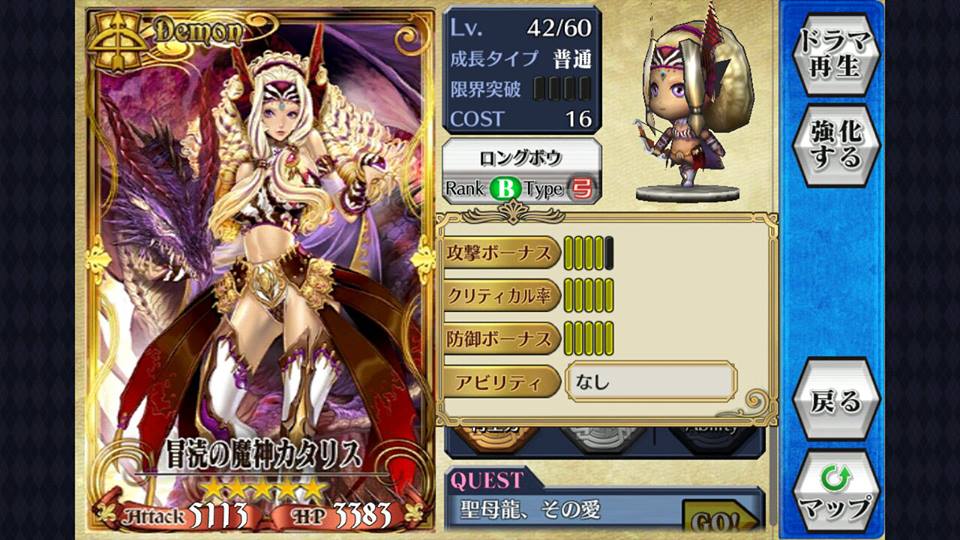Tap the chibi archer character model

click(690, 110)
